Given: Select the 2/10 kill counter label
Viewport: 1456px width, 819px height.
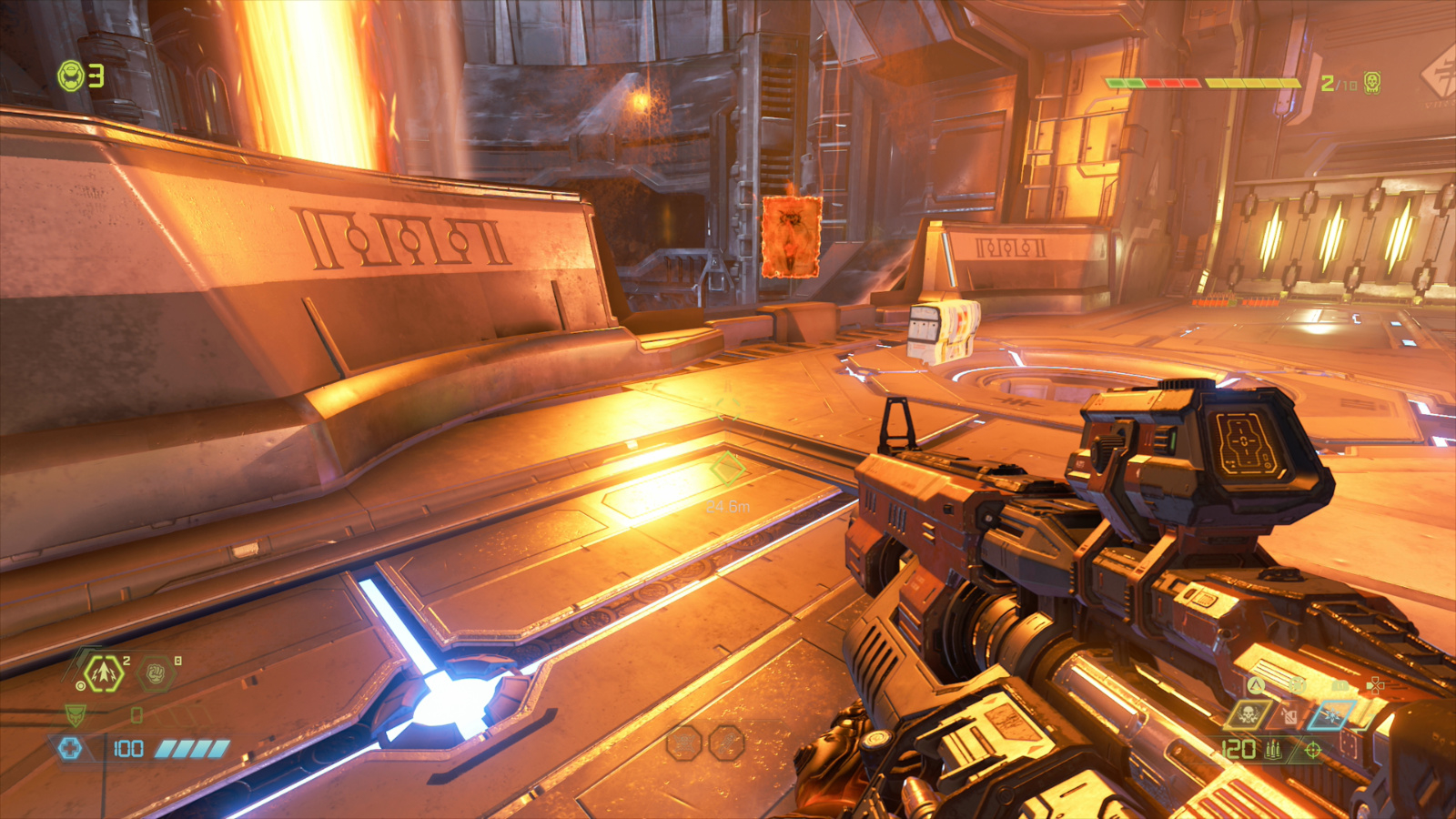Looking at the screenshot, I should [1340, 83].
